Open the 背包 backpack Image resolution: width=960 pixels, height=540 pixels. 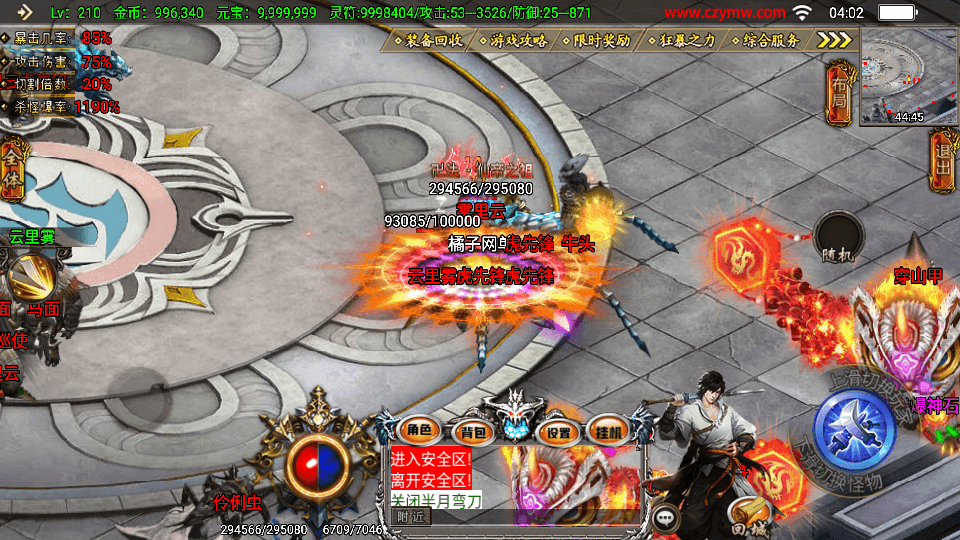(x=470, y=432)
